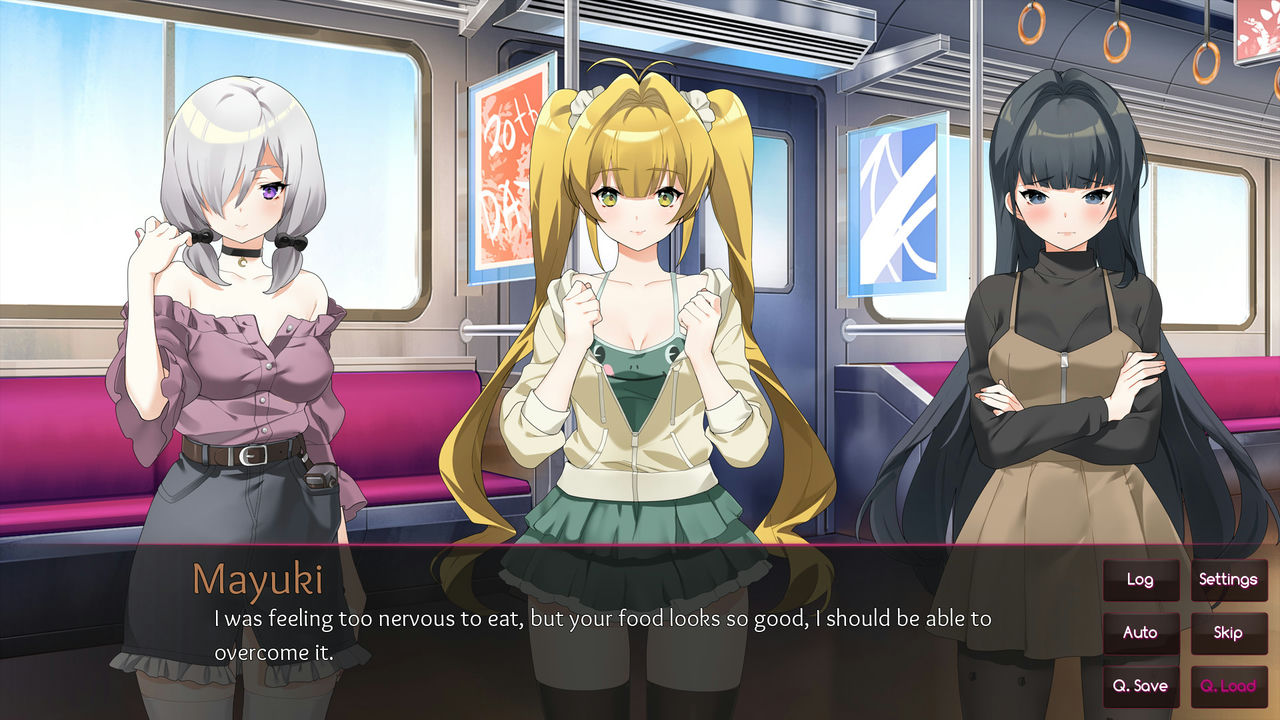The image size is (1280, 720).
Task: Enable Skip mode to fast-forward dialogue
Action: (1229, 633)
